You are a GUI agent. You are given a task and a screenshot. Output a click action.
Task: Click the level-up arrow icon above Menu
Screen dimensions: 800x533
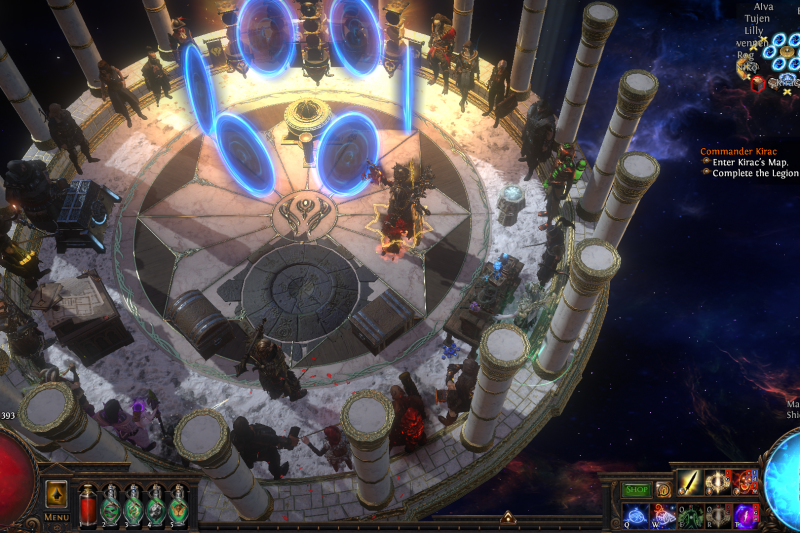(57, 494)
